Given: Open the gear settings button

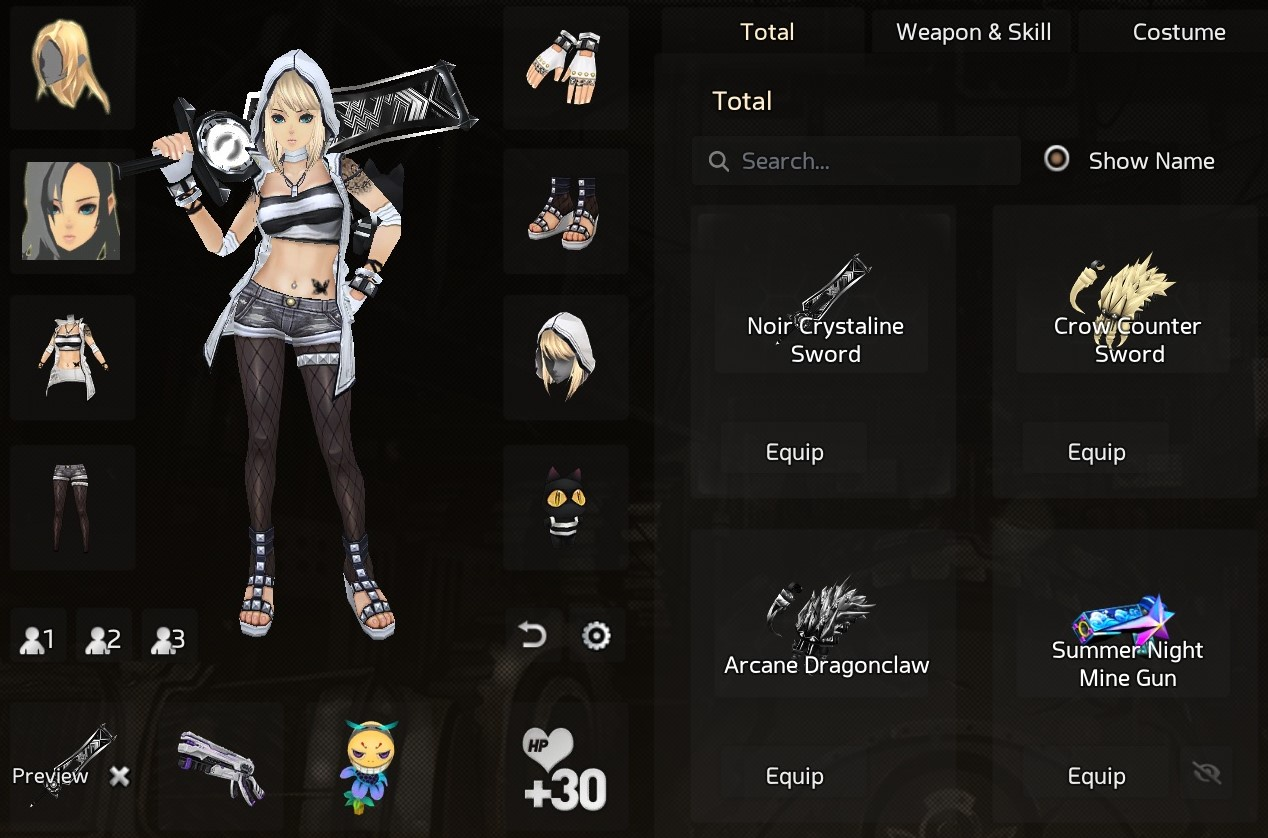Looking at the screenshot, I should 596,635.
